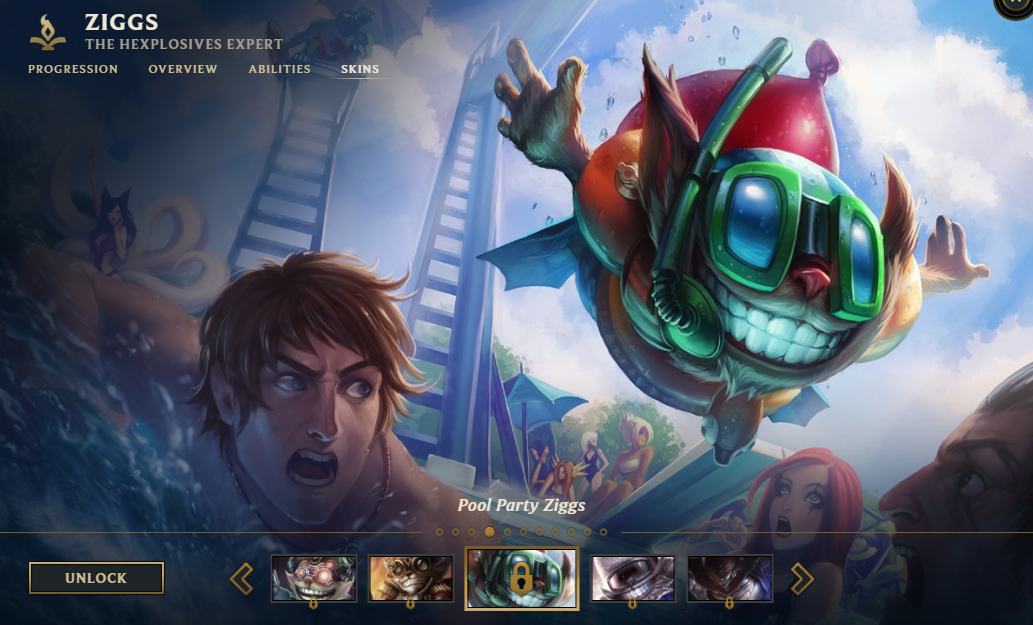Open the Progression tab
Image resolution: width=1033 pixels, height=625 pixels.
pyautogui.click(x=73, y=70)
